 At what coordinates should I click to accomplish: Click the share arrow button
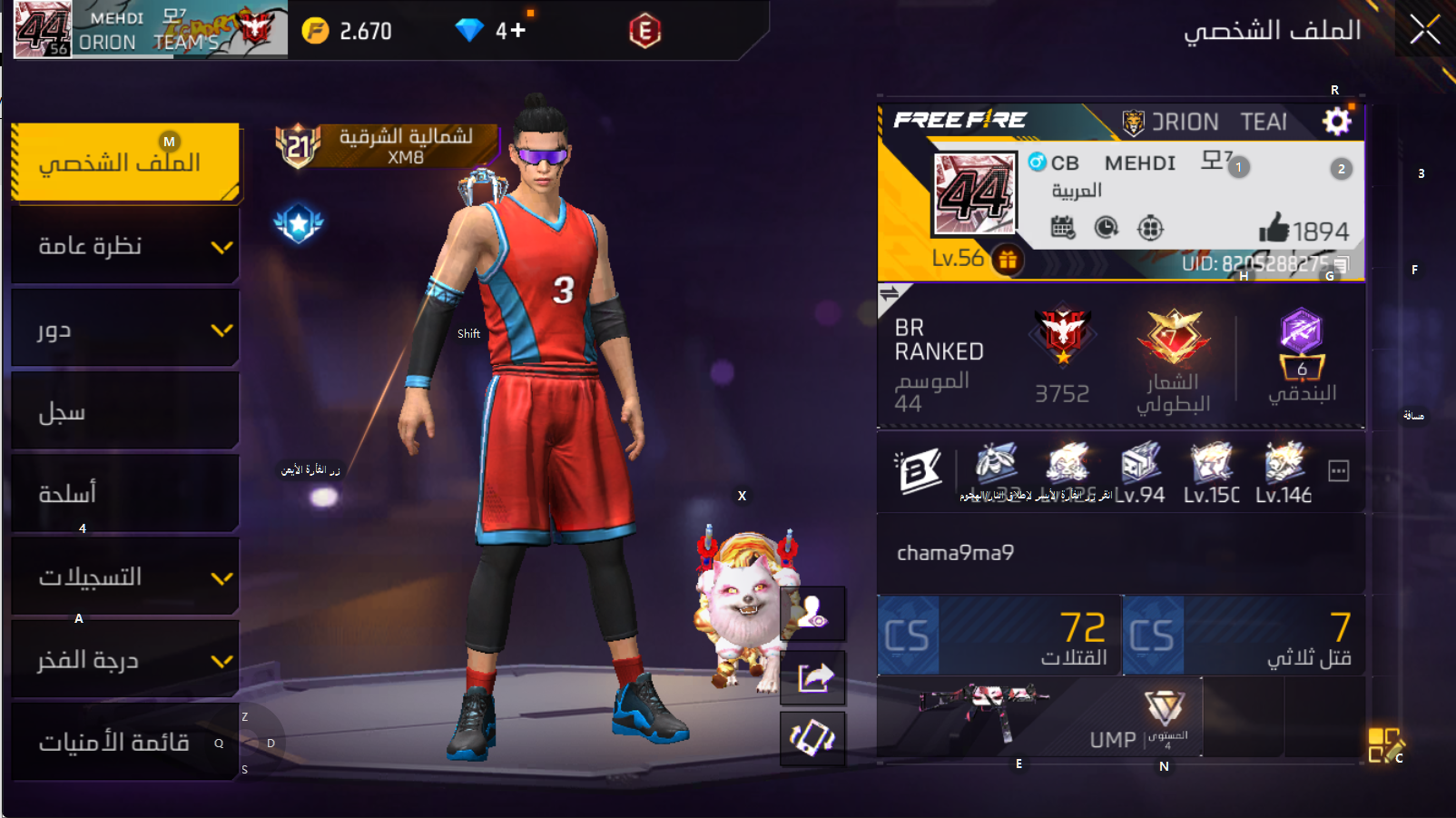click(813, 677)
